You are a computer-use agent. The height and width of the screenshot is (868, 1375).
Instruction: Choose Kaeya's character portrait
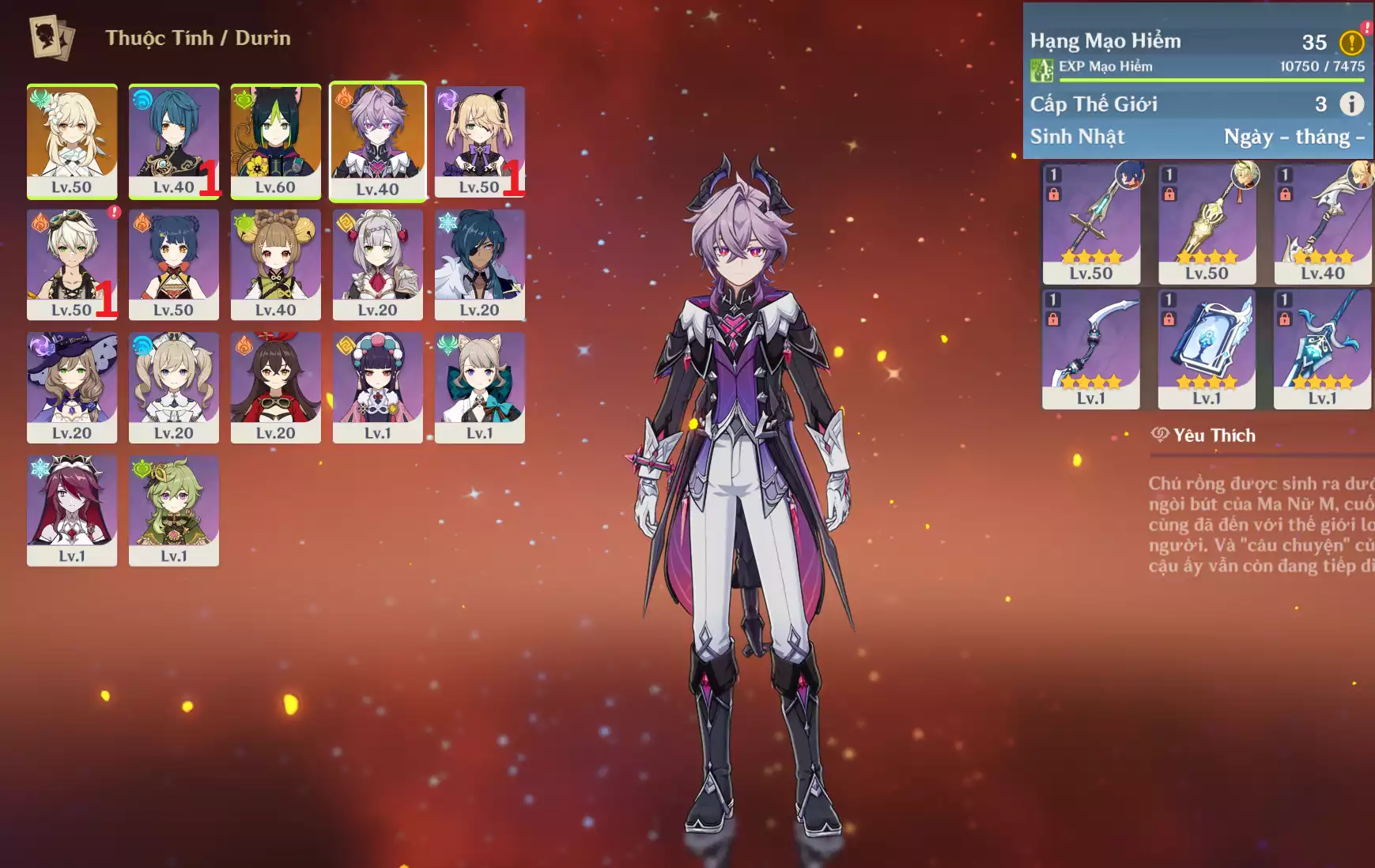click(479, 264)
